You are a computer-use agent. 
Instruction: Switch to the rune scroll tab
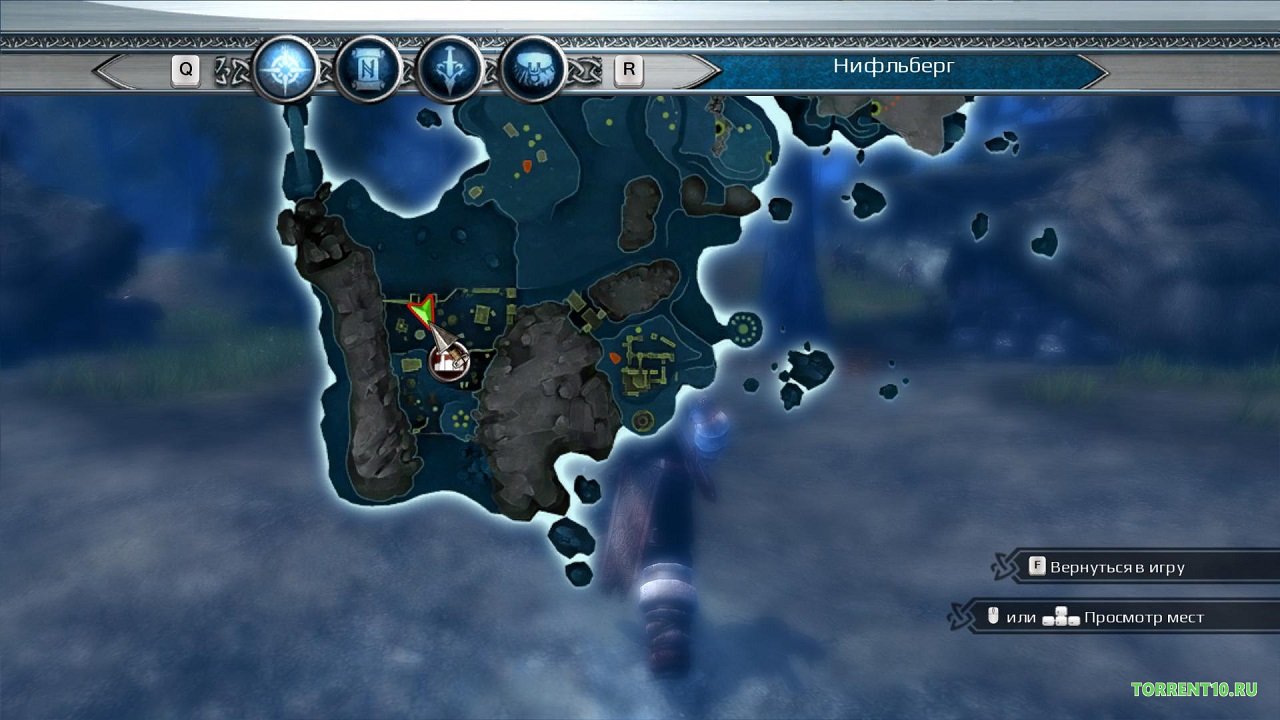pos(368,70)
